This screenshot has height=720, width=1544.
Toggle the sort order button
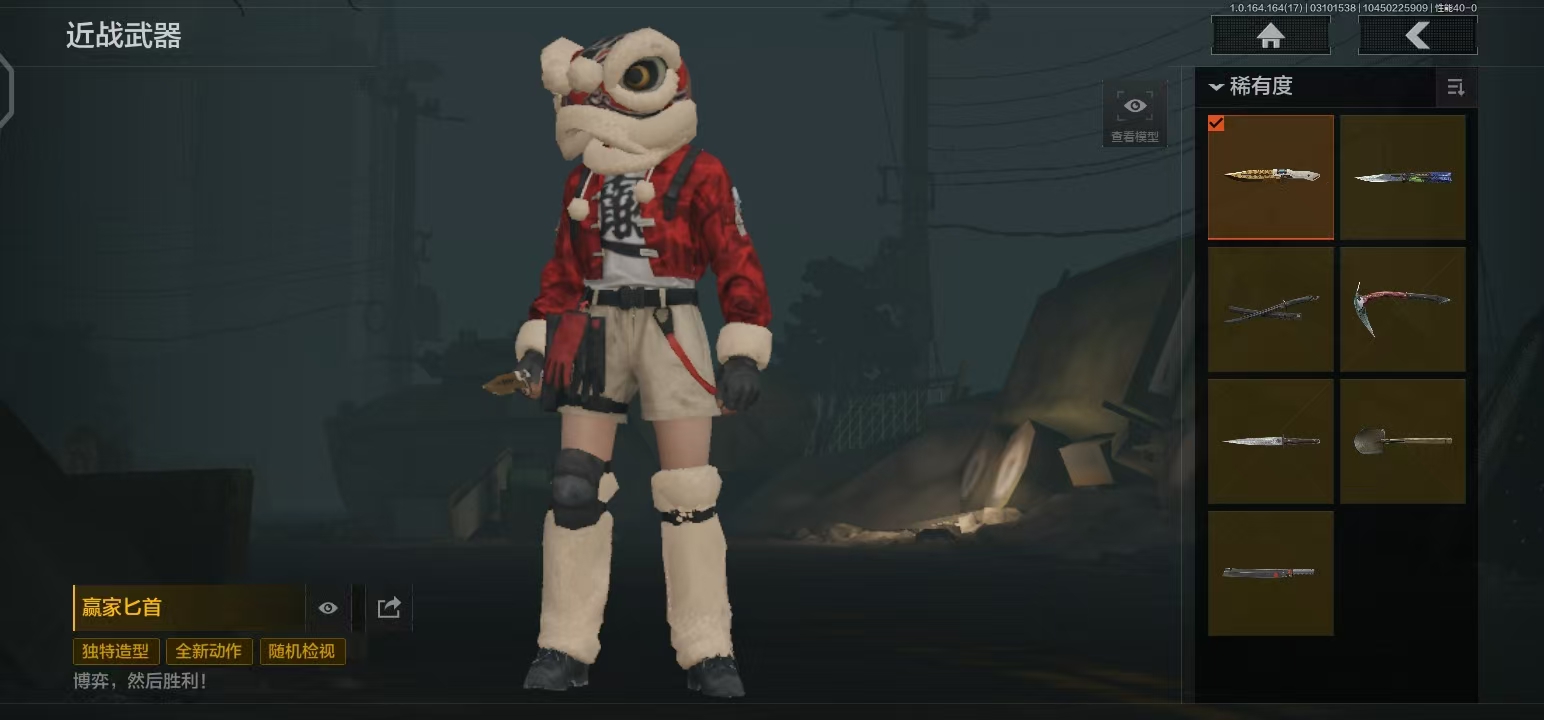click(x=1456, y=88)
